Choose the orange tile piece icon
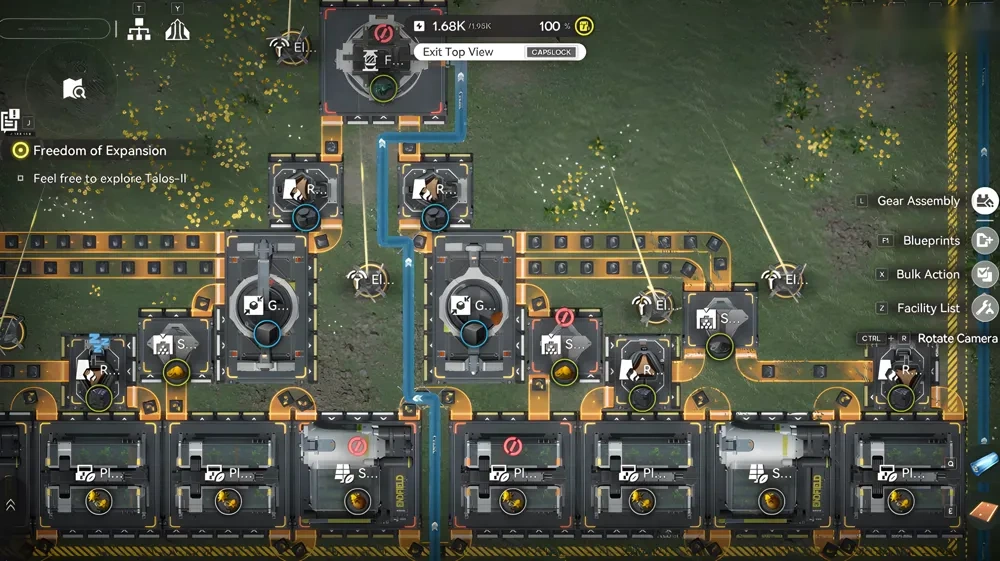The width and height of the screenshot is (1000, 561). click(981, 512)
